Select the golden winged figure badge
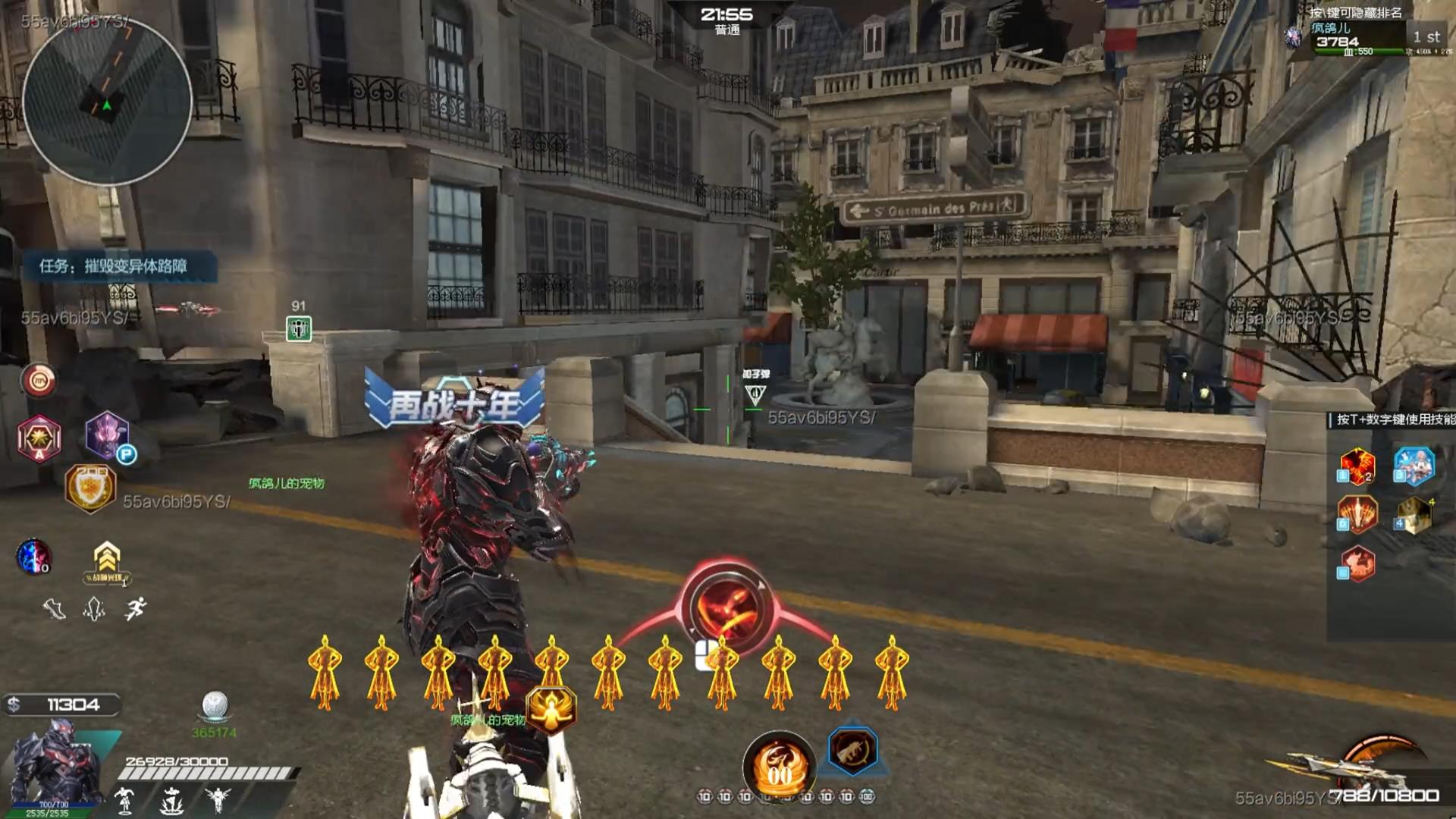This screenshot has height=819, width=1456. pos(551,710)
